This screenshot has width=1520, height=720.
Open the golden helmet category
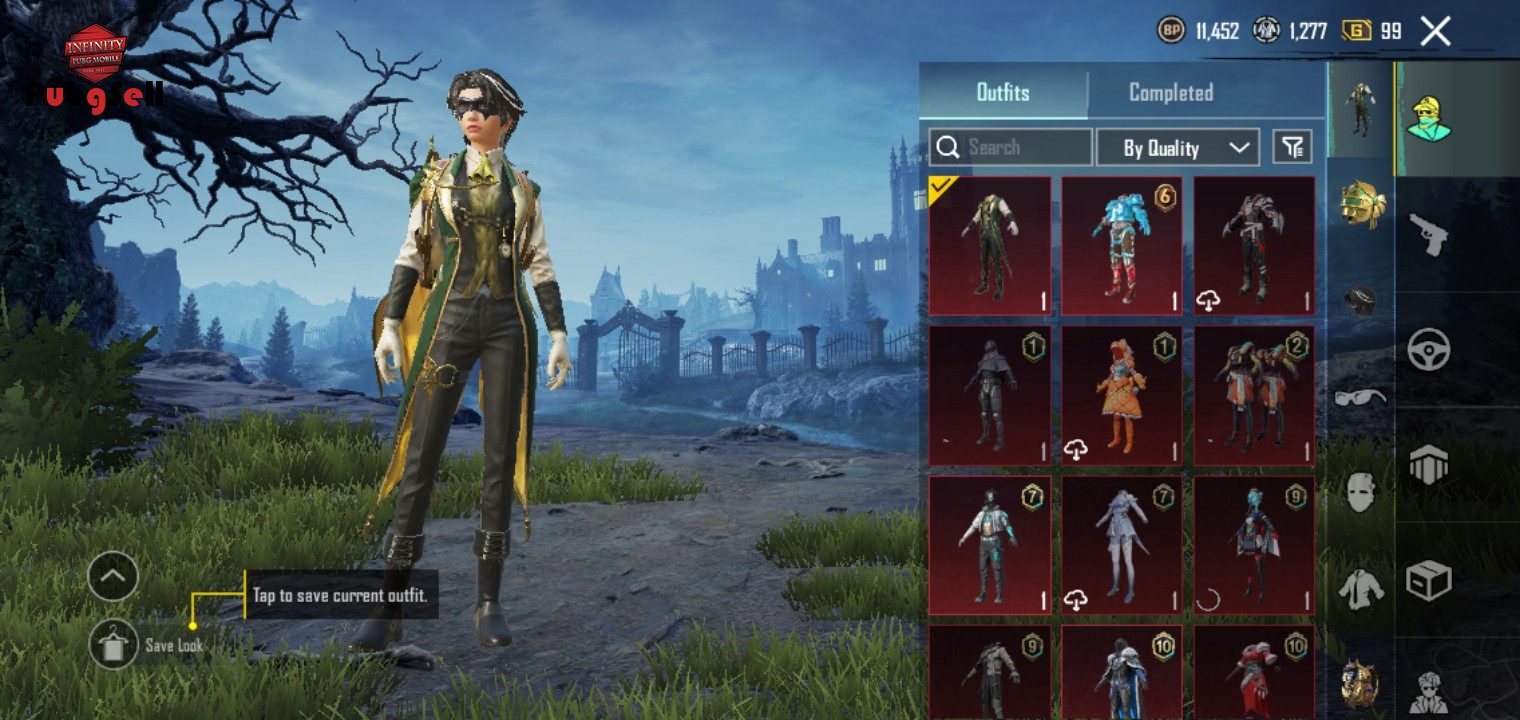point(1360,202)
